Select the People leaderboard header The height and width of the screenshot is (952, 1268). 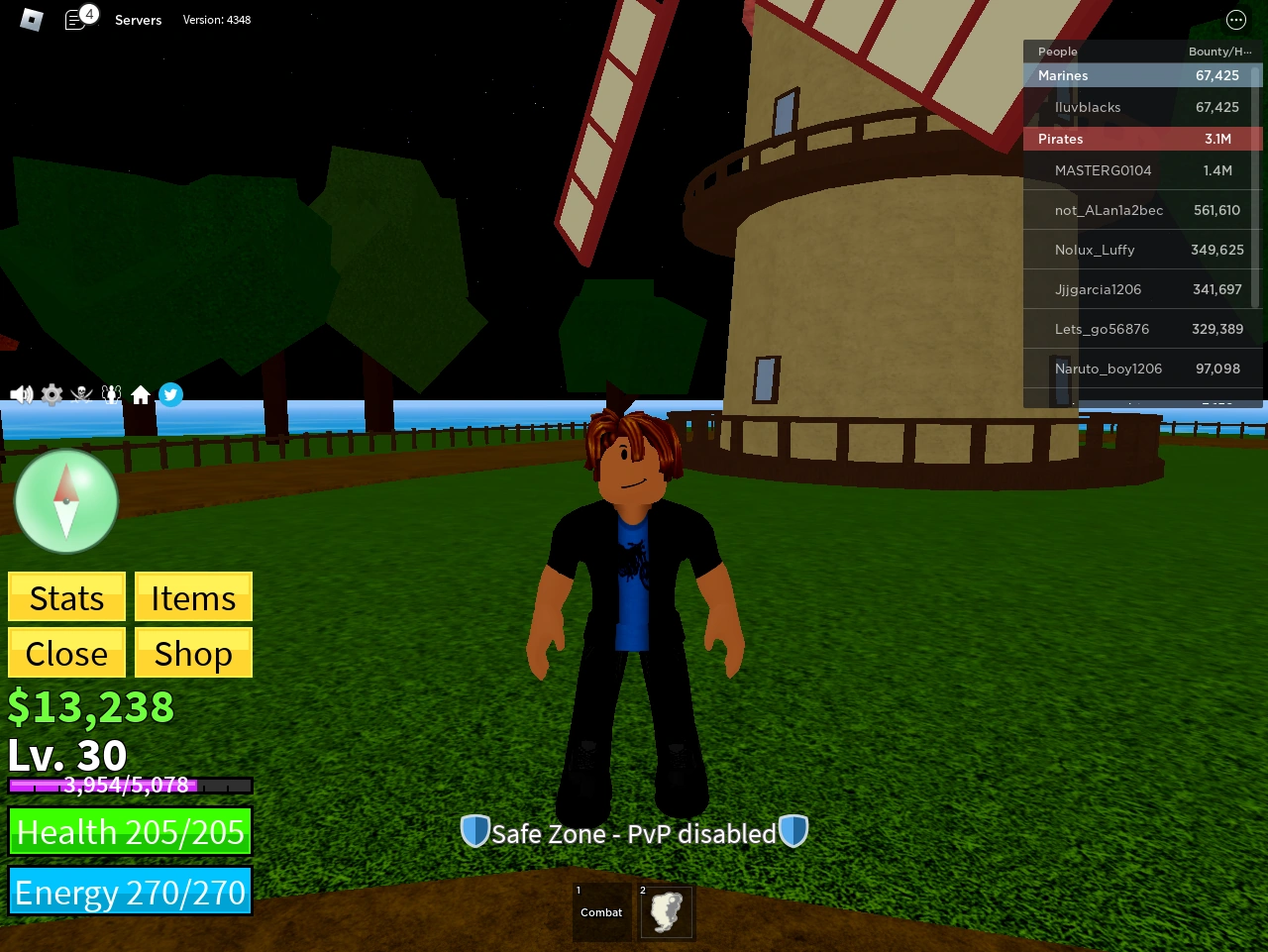point(1057,52)
